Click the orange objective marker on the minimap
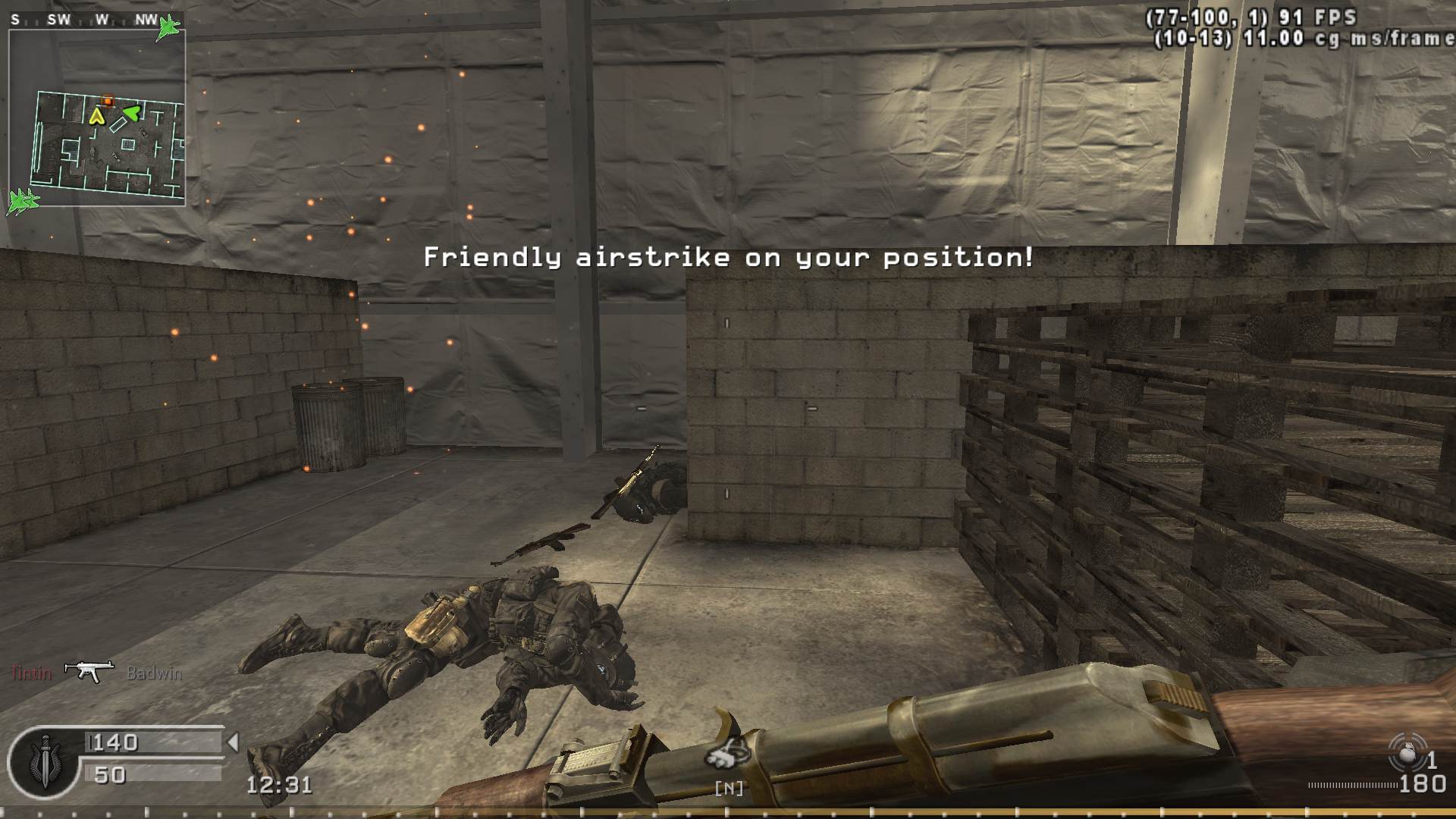Viewport: 1456px width, 819px height. pyautogui.click(x=108, y=101)
